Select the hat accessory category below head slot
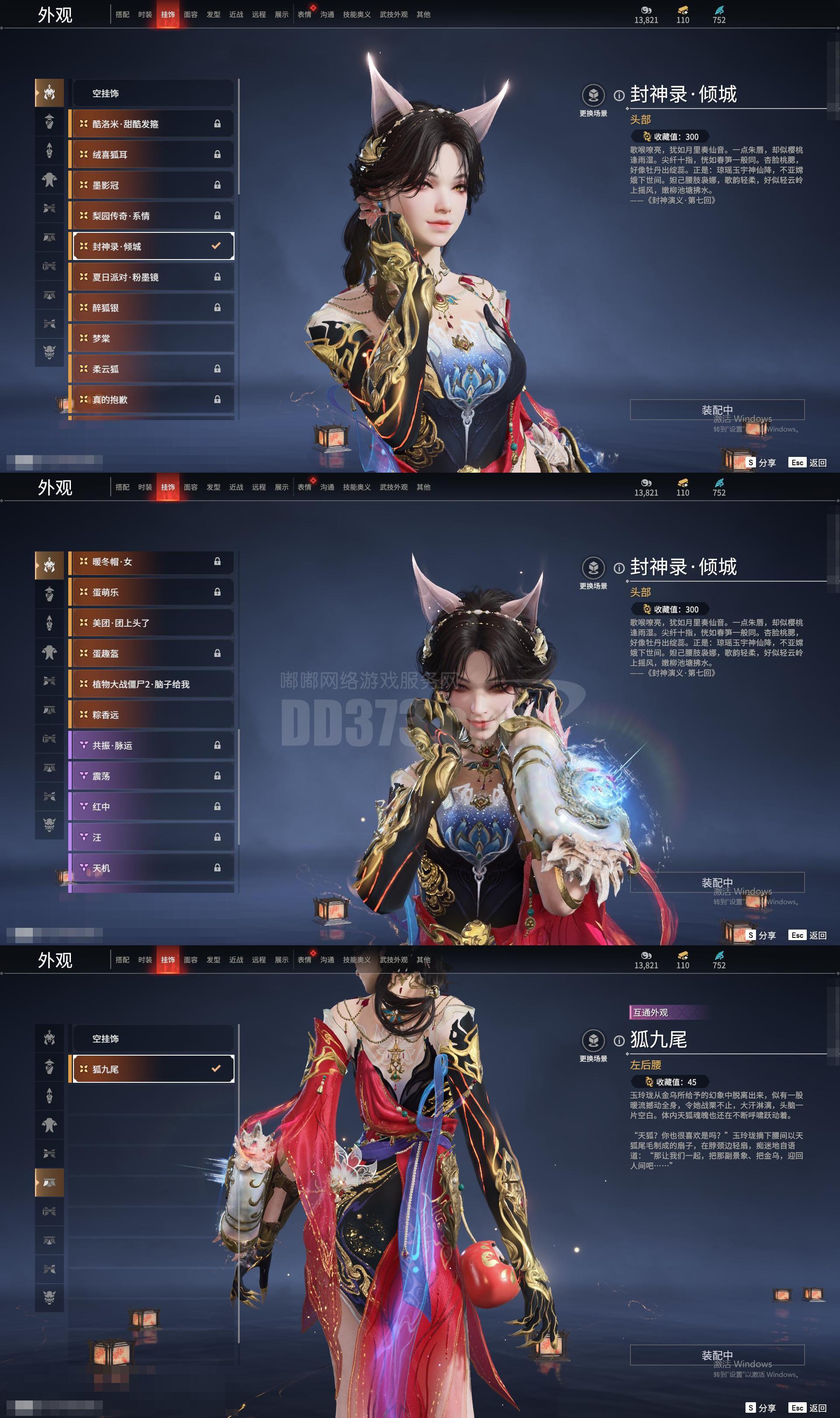 (50, 120)
